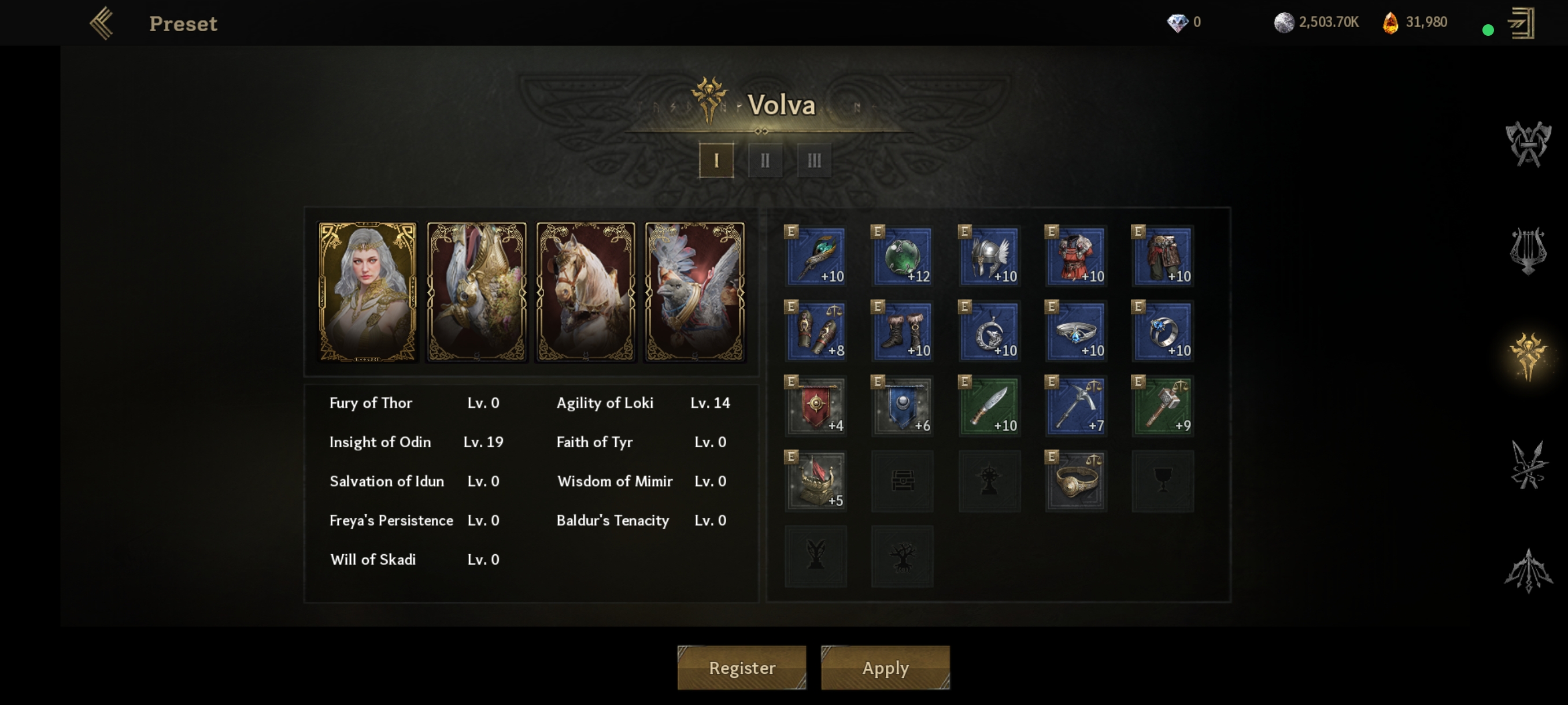Image resolution: width=1568 pixels, height=705 pixels.
Task: Open the menu icon in top-right corner
Action: click(x=1521, y=23)
